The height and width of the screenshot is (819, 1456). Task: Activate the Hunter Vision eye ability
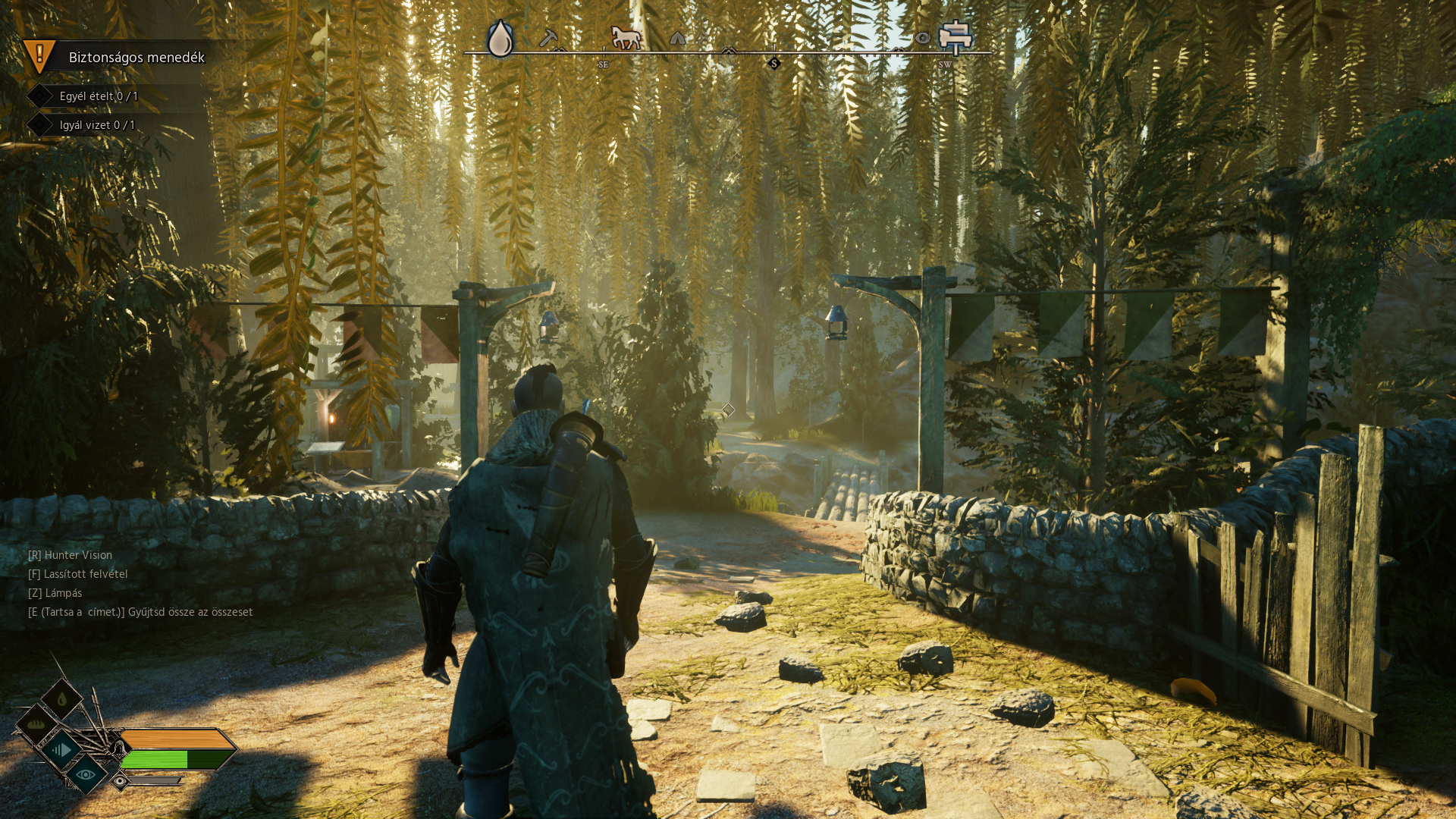click(x=86, y=774)
